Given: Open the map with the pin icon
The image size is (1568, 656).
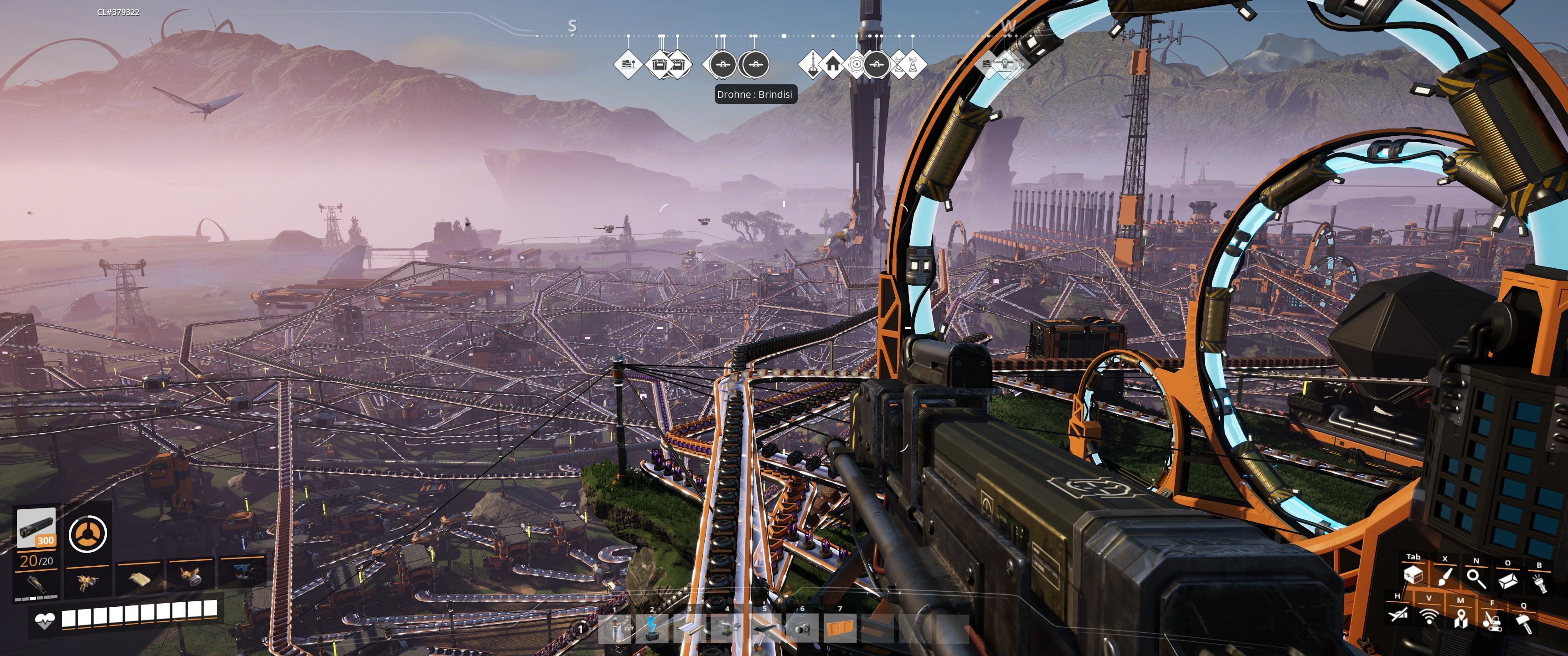Looking at the screenshot, I should tap(1460, 620).
